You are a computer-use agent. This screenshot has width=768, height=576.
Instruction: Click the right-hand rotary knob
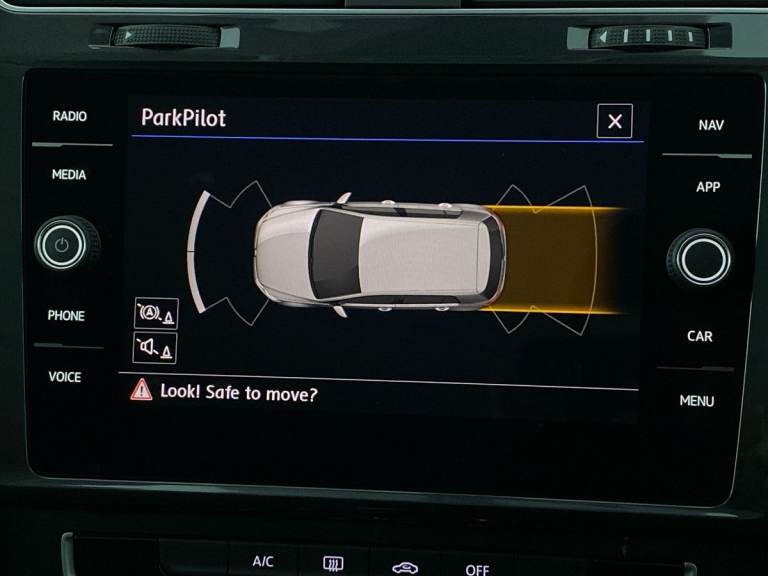pyautogui.click(x=702, y=258)
